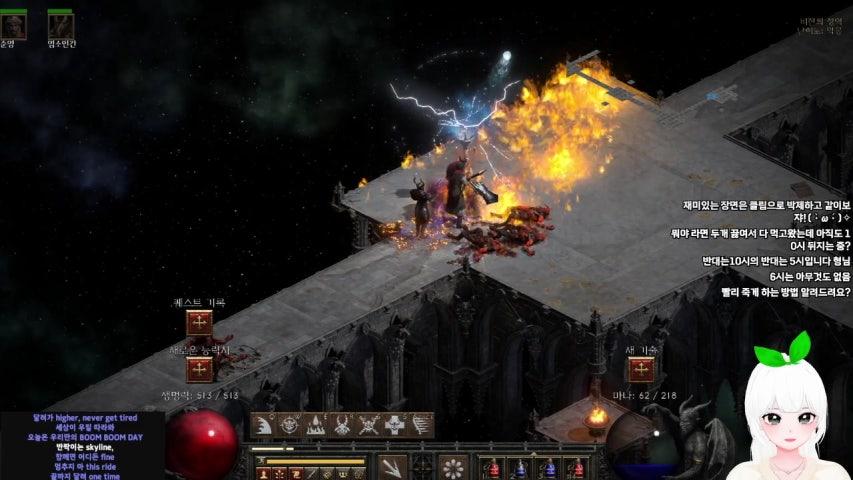Screen dimensions: 853x480
Task: Open the flame-shaped skill tree mini-panel icon
Action: (316, 424)
